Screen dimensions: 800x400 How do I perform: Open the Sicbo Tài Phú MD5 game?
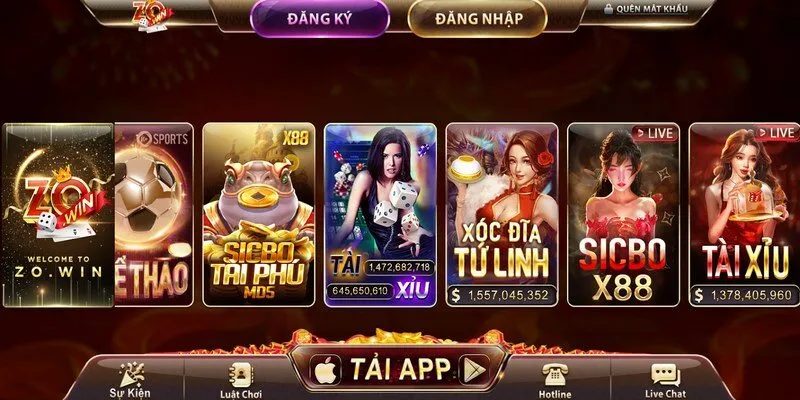258,215
